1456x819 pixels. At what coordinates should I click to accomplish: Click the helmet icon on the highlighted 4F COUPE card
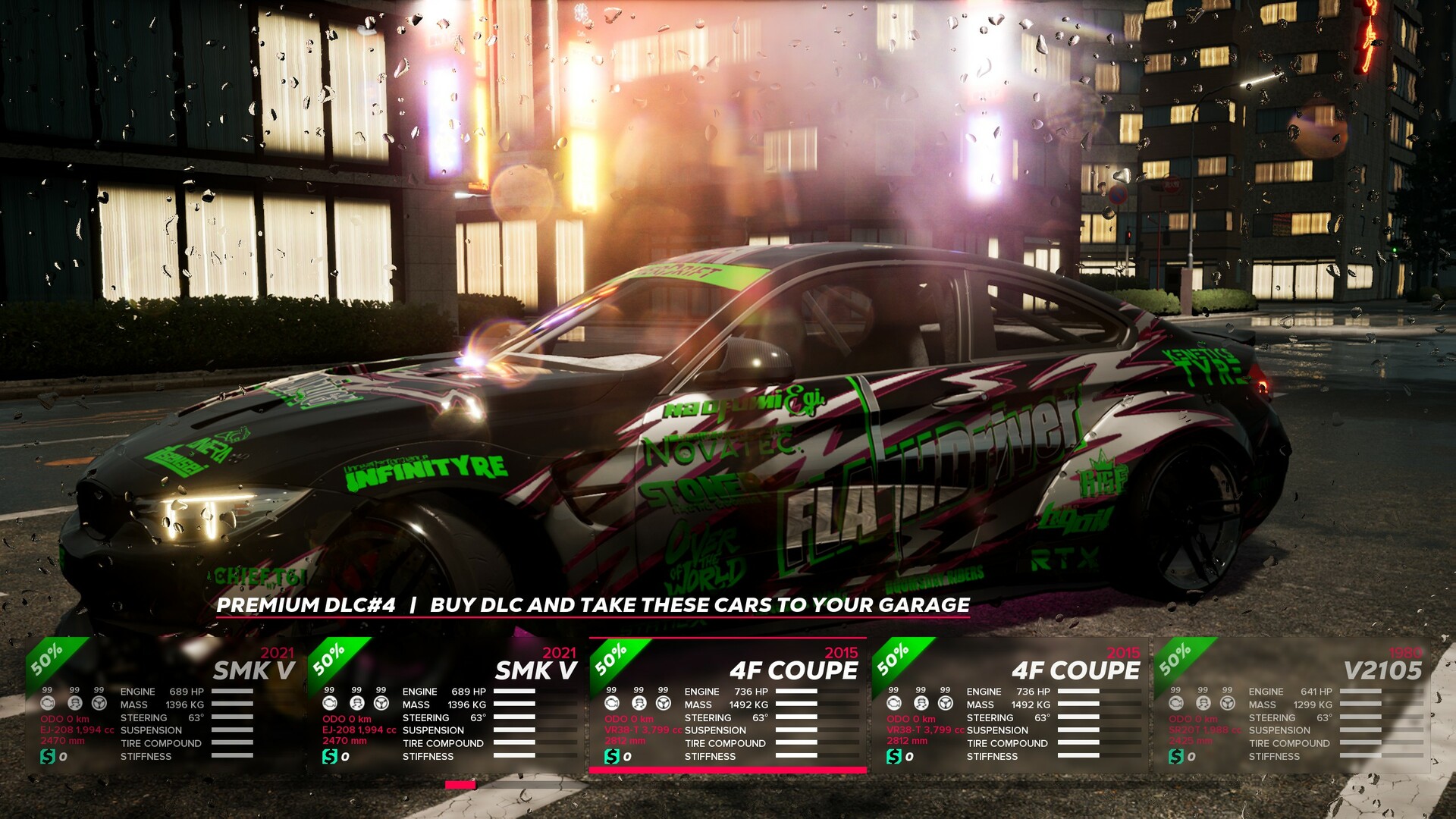(x=639, y=704)
